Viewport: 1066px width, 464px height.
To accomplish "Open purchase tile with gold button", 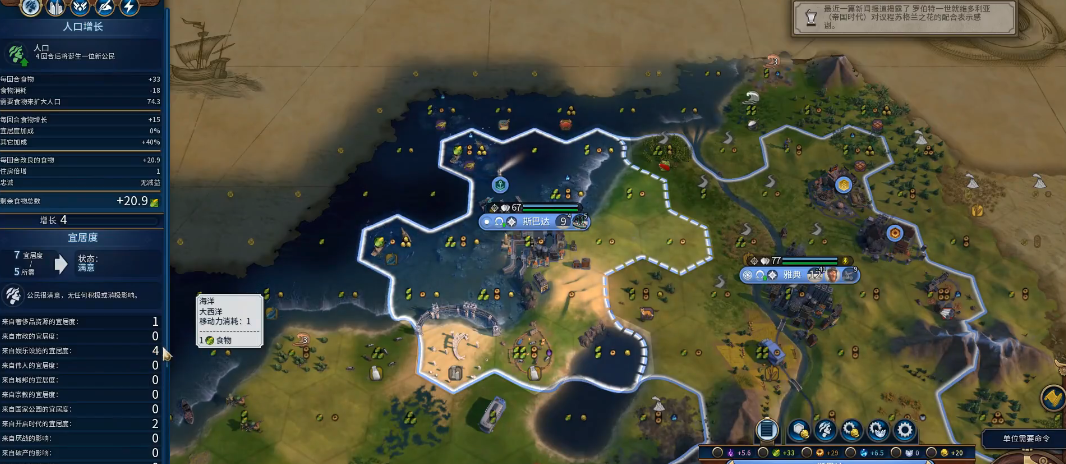I will click(x=800, y=430).
